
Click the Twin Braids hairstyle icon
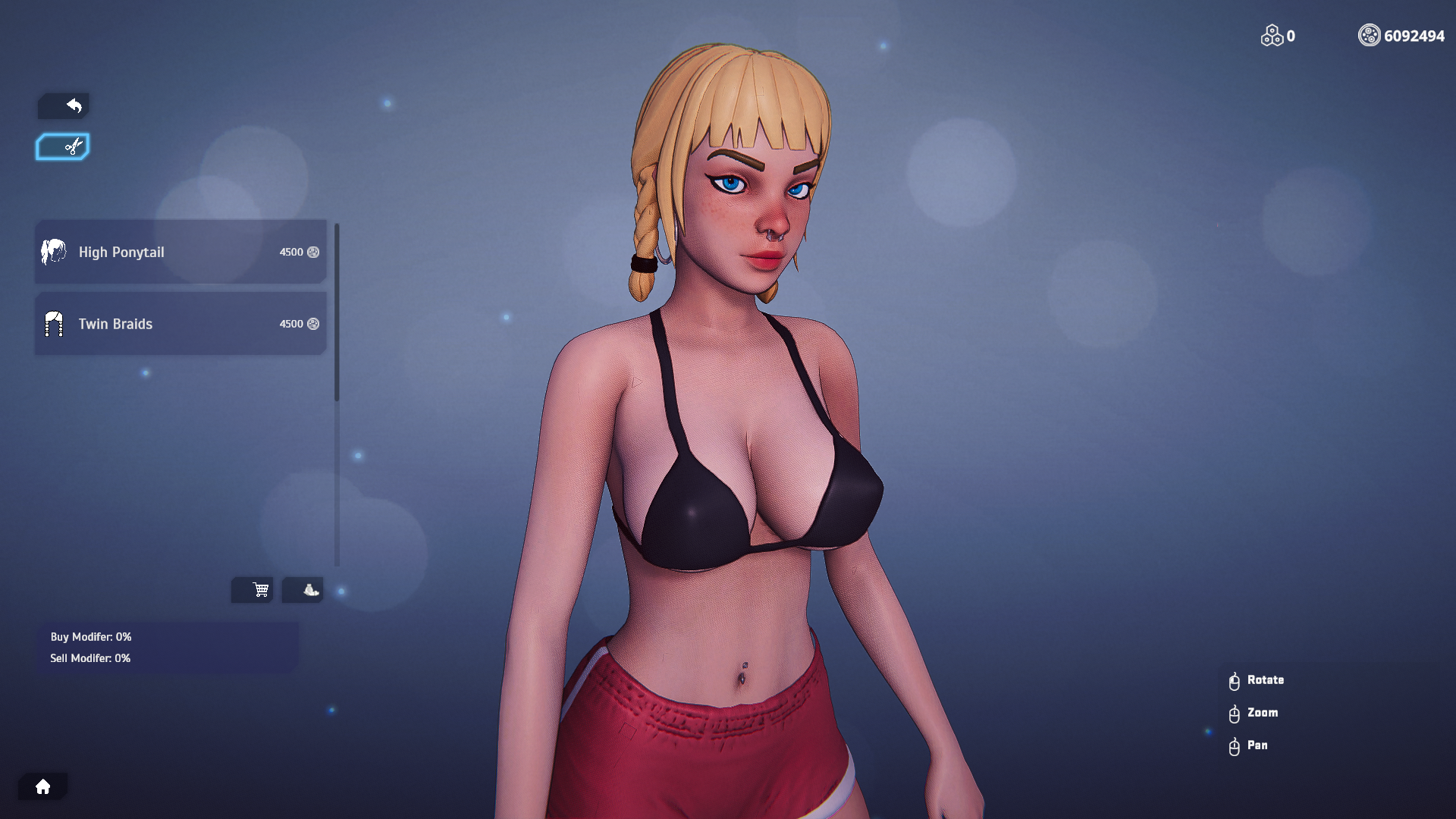coord(53,324)
